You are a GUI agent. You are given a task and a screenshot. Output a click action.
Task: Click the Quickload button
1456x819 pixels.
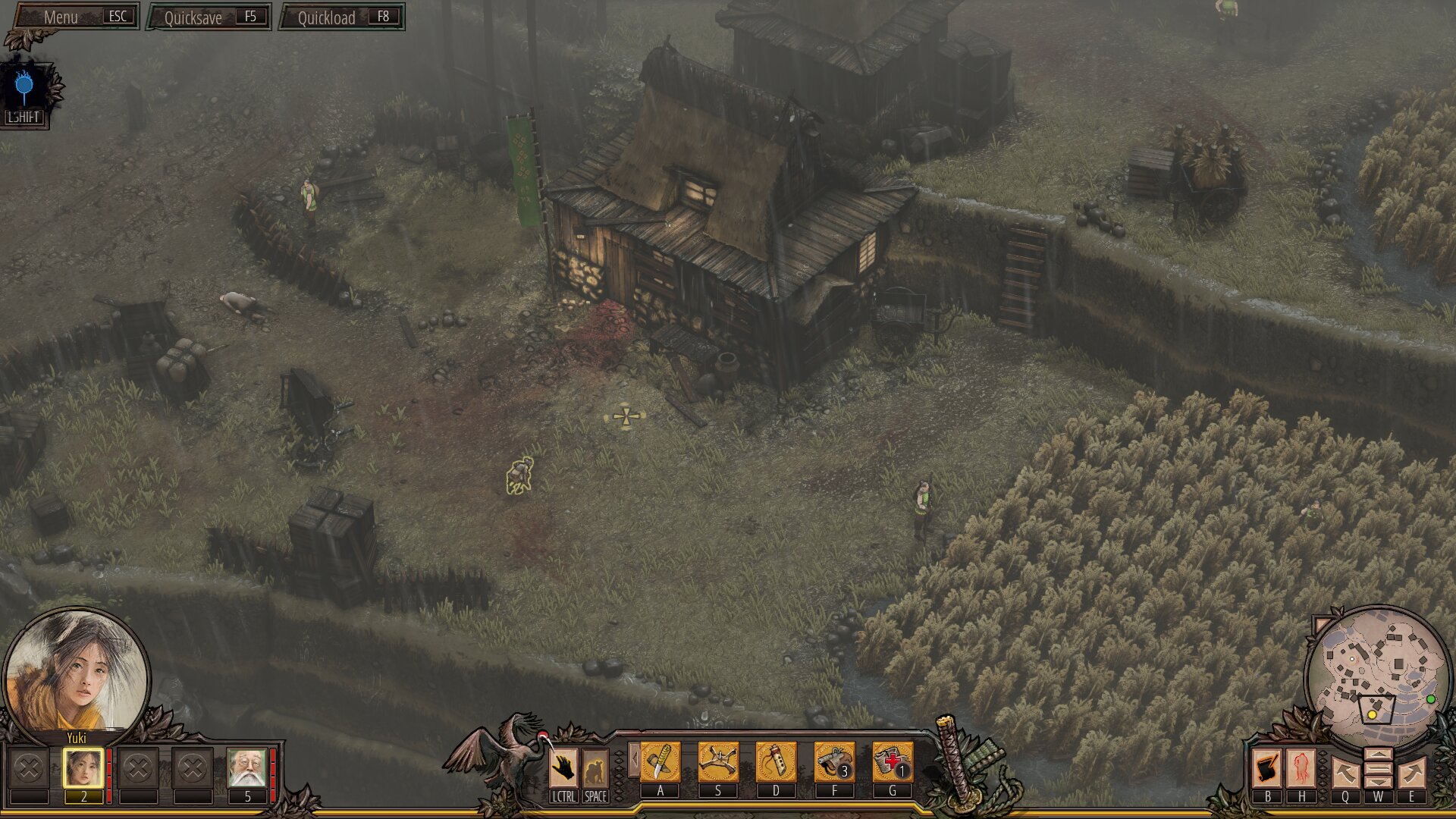tap(342, 17)
